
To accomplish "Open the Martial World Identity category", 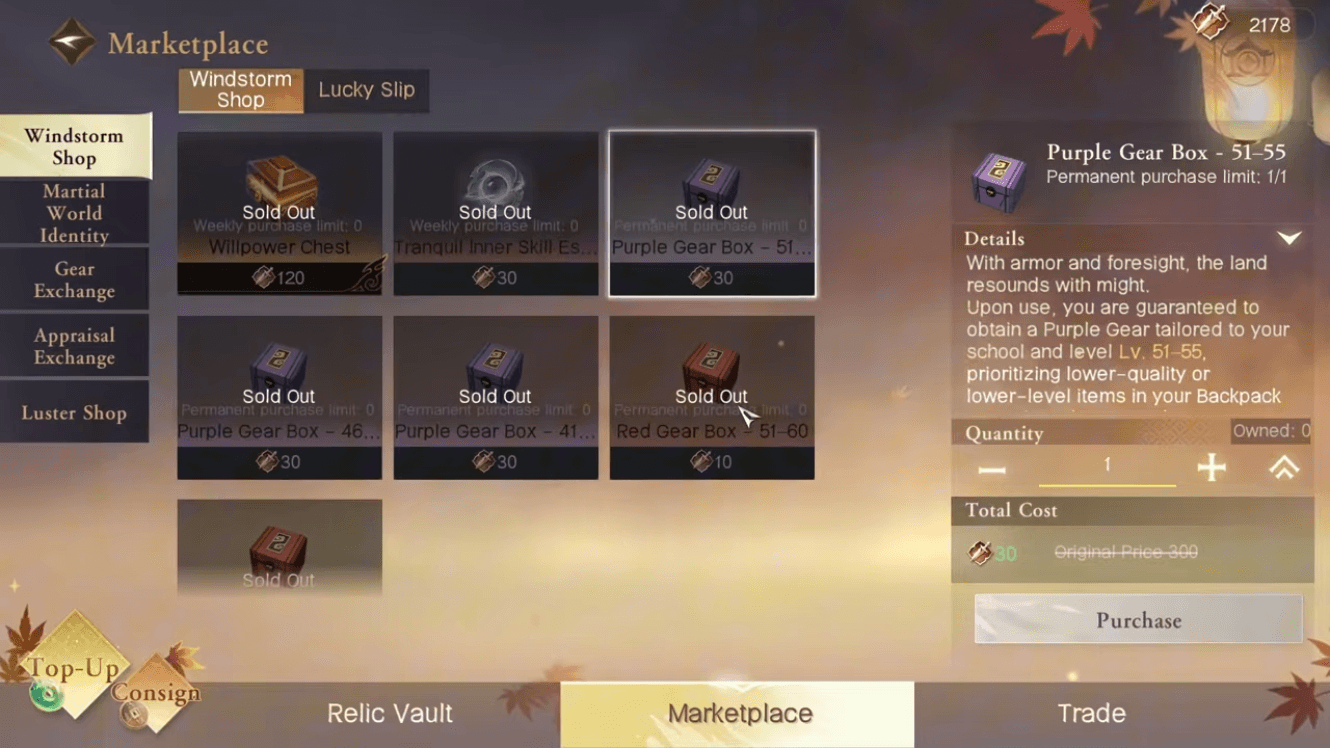I will click(74, 213).
